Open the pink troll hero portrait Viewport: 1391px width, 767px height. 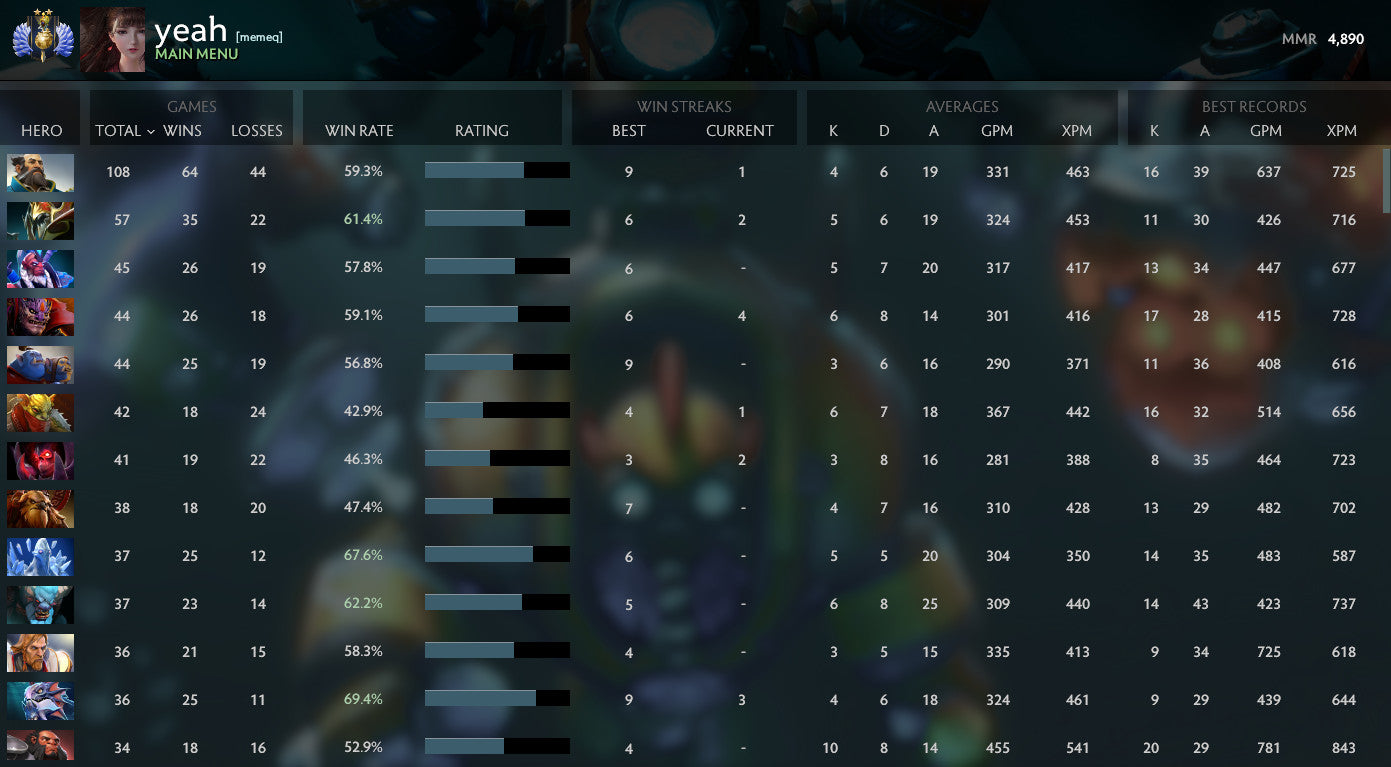point(40,268)
